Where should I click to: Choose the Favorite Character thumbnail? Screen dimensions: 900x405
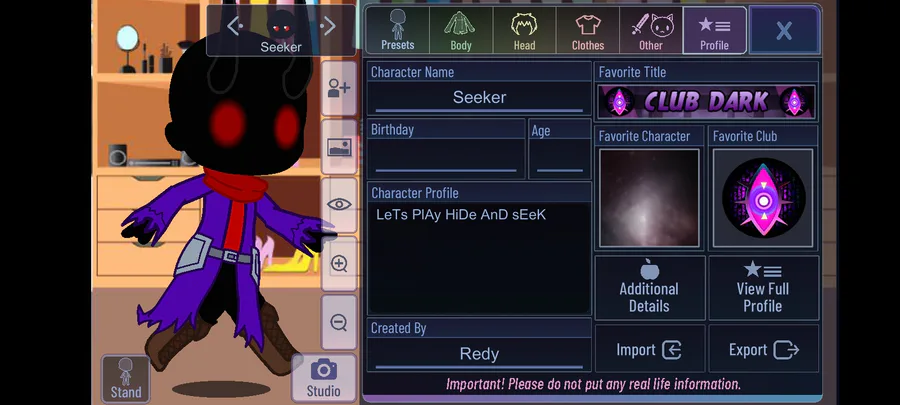coord(649,198)
